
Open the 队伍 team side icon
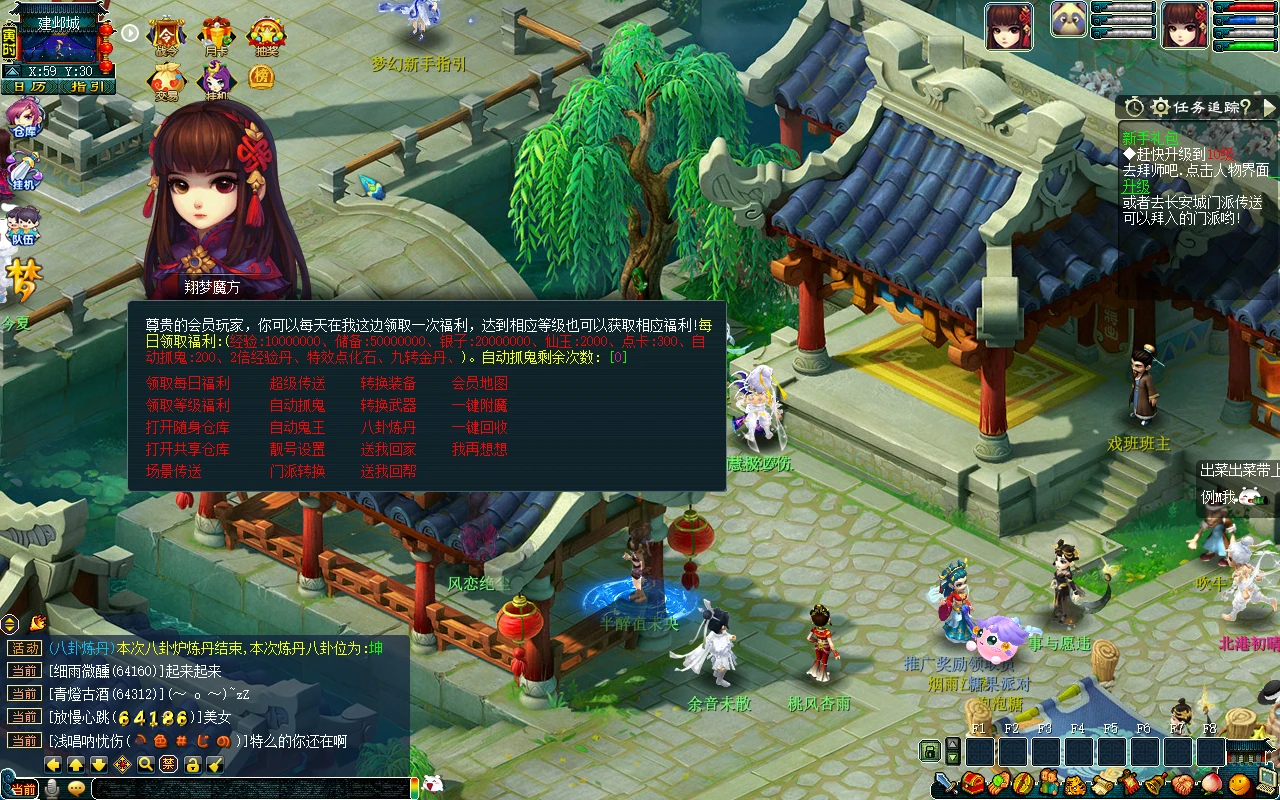[22, 224]
